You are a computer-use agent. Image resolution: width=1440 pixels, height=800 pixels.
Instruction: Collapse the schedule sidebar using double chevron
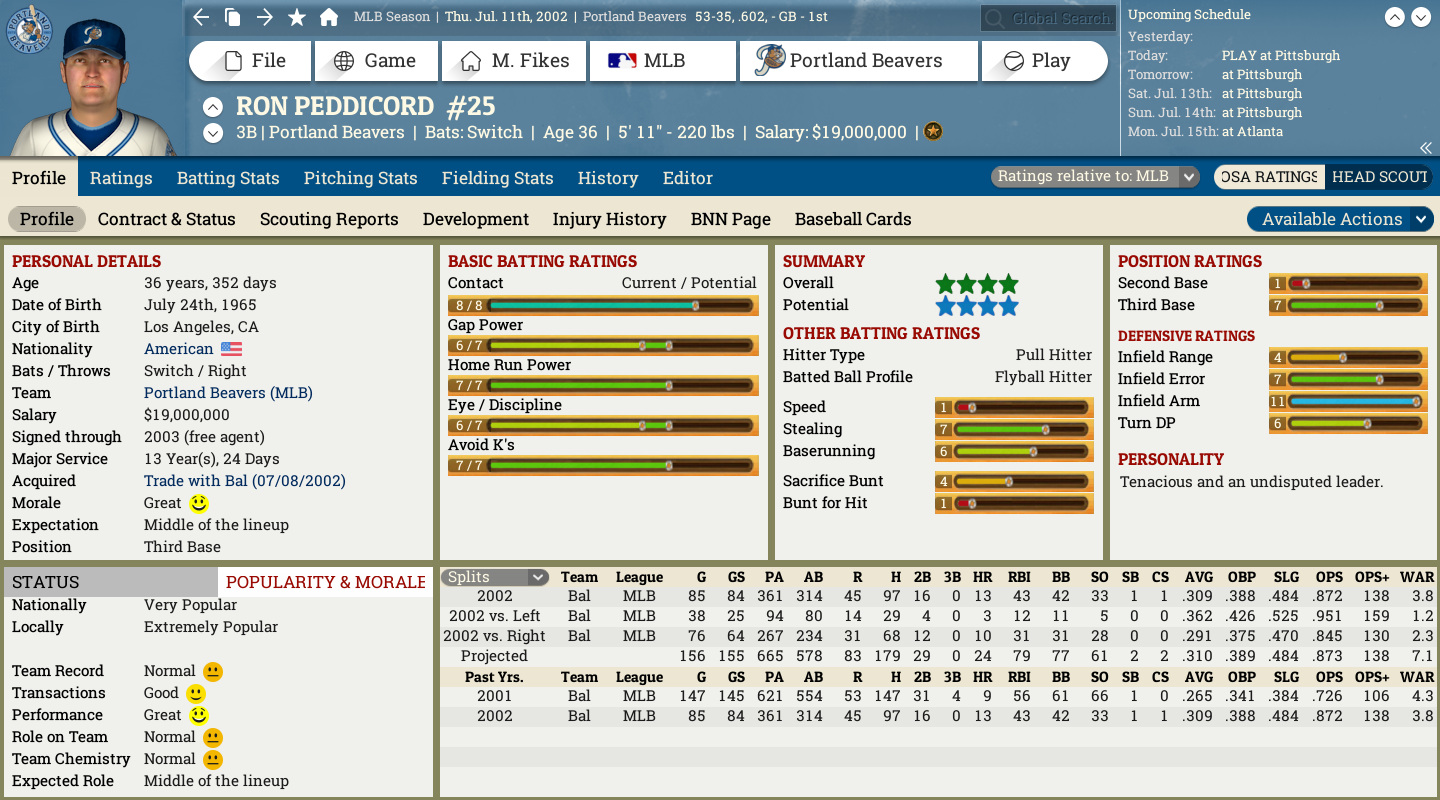[x=1424, y=146]
